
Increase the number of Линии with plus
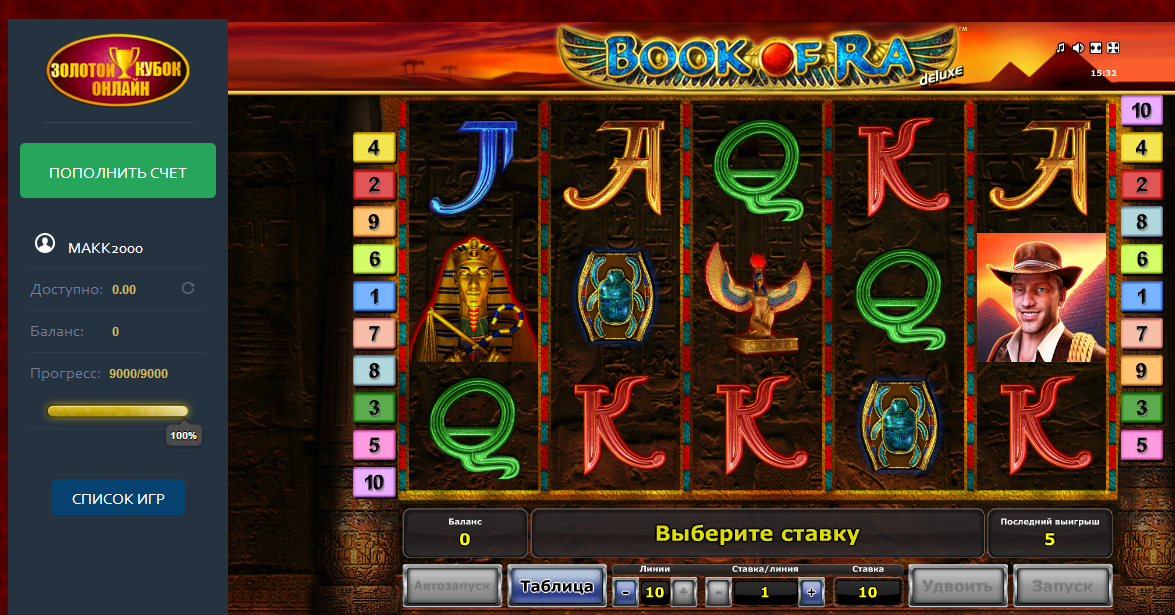683,592
